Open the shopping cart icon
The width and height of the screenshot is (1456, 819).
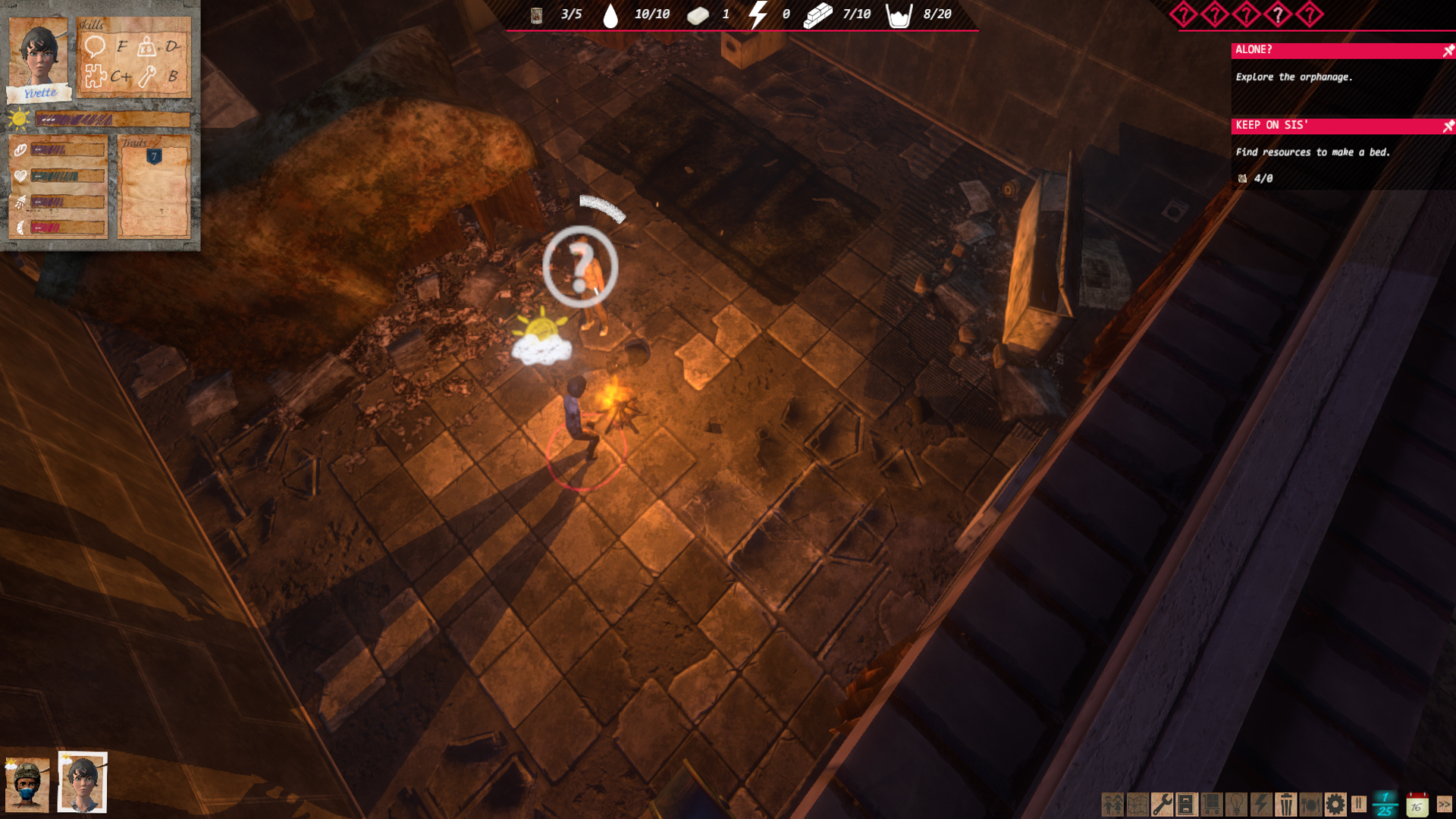point(1212,804)
